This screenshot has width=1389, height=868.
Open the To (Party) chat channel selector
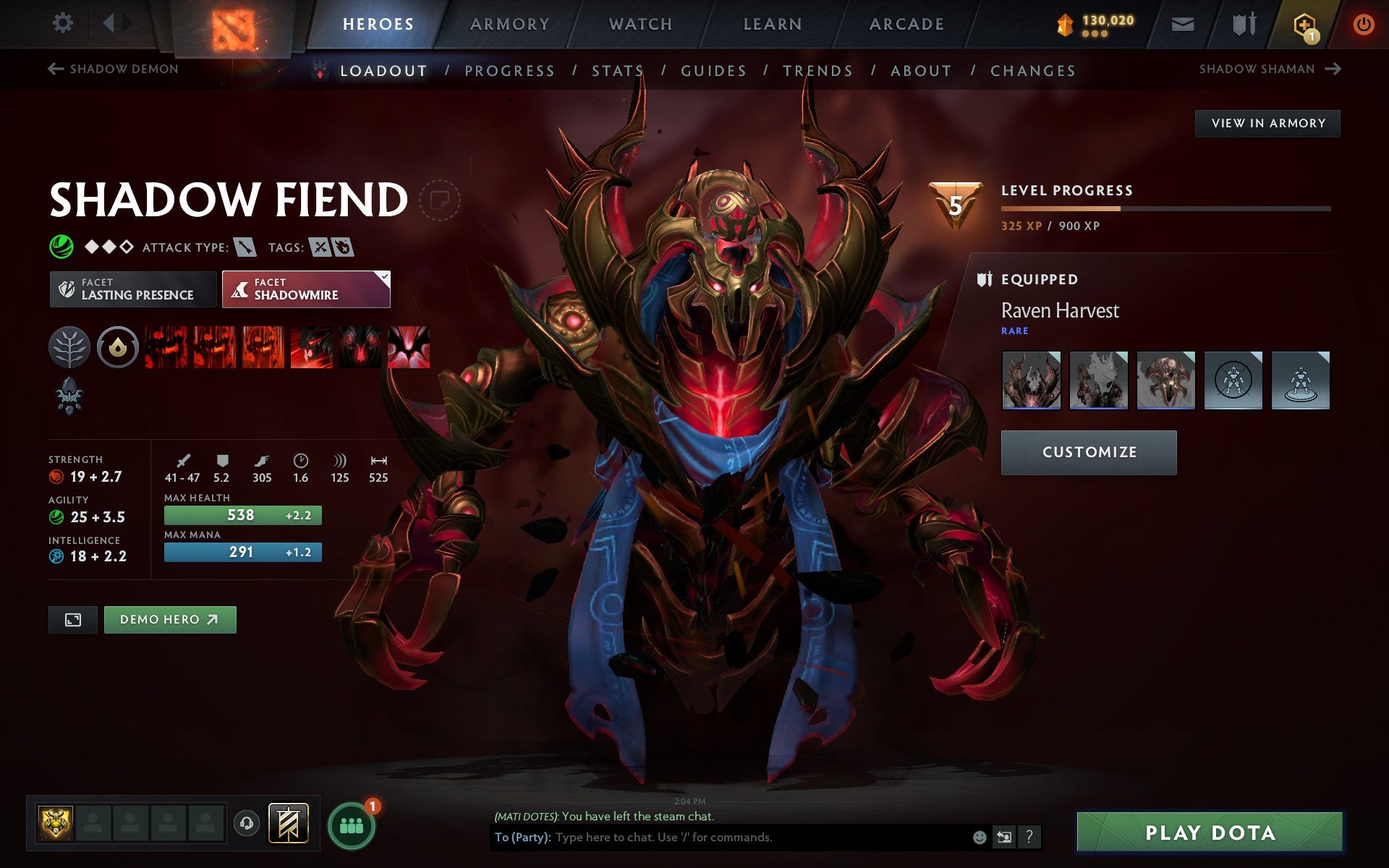pyautogui.click(x=522, y=838)
